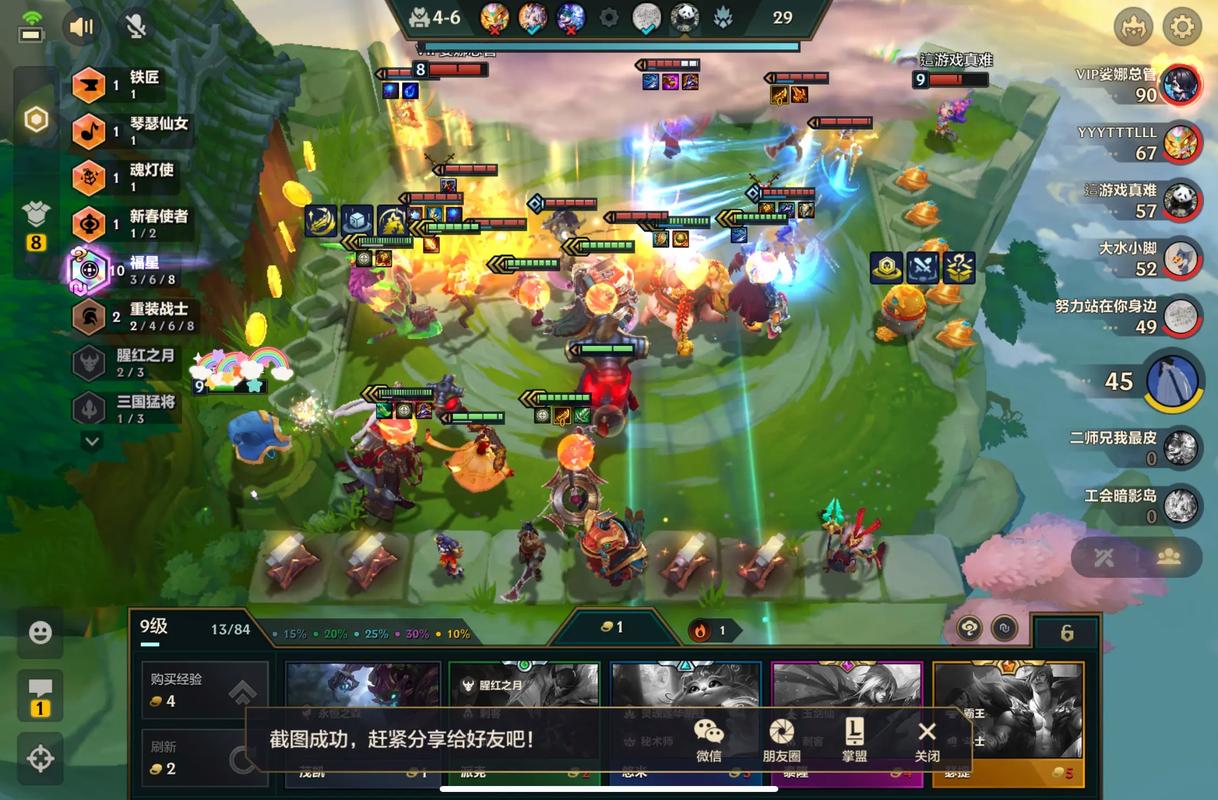Buy the gold five-cost champion card
Screen dimensions: 1218x800
(1008, 722)
